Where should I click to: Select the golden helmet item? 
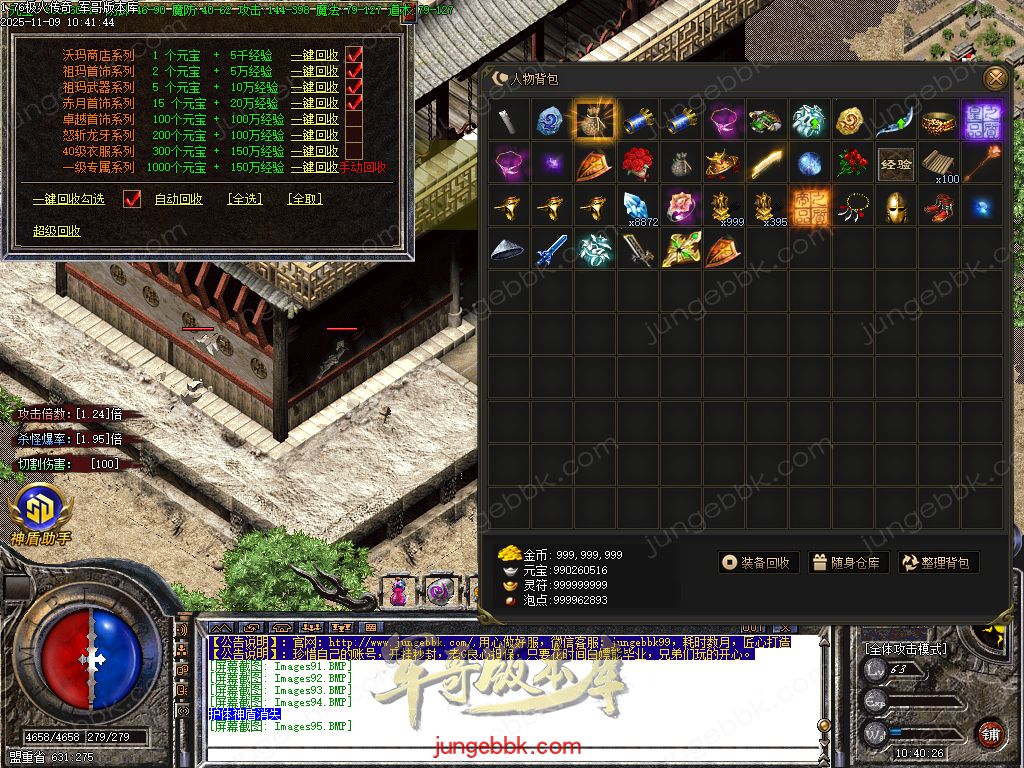pyautogui.click(x=896, y=207)
